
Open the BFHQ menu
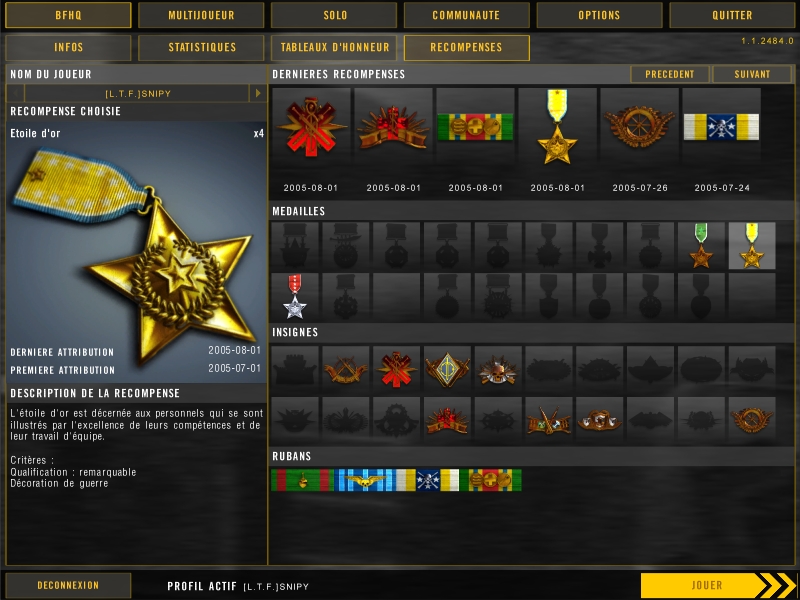point(68,15)
